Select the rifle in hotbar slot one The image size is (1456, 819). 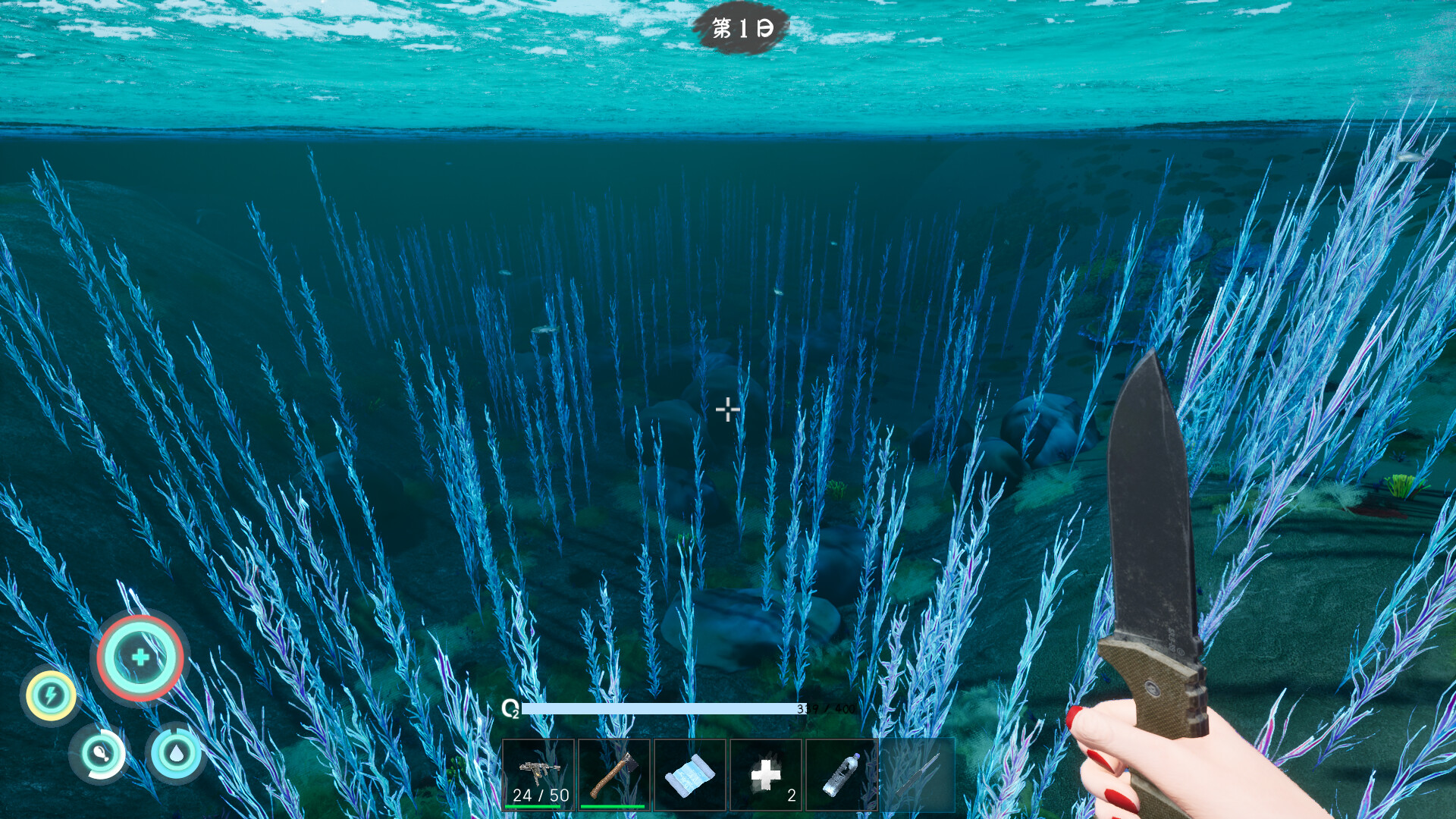538,773
